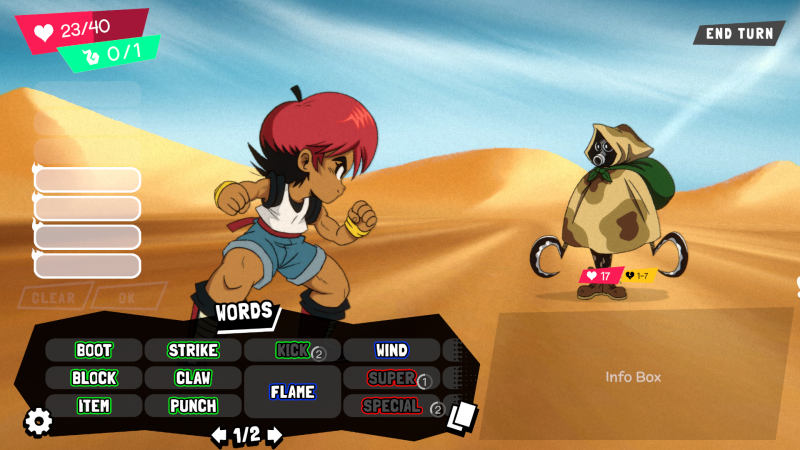Pick the KICK word

click(x=292, y=351)
